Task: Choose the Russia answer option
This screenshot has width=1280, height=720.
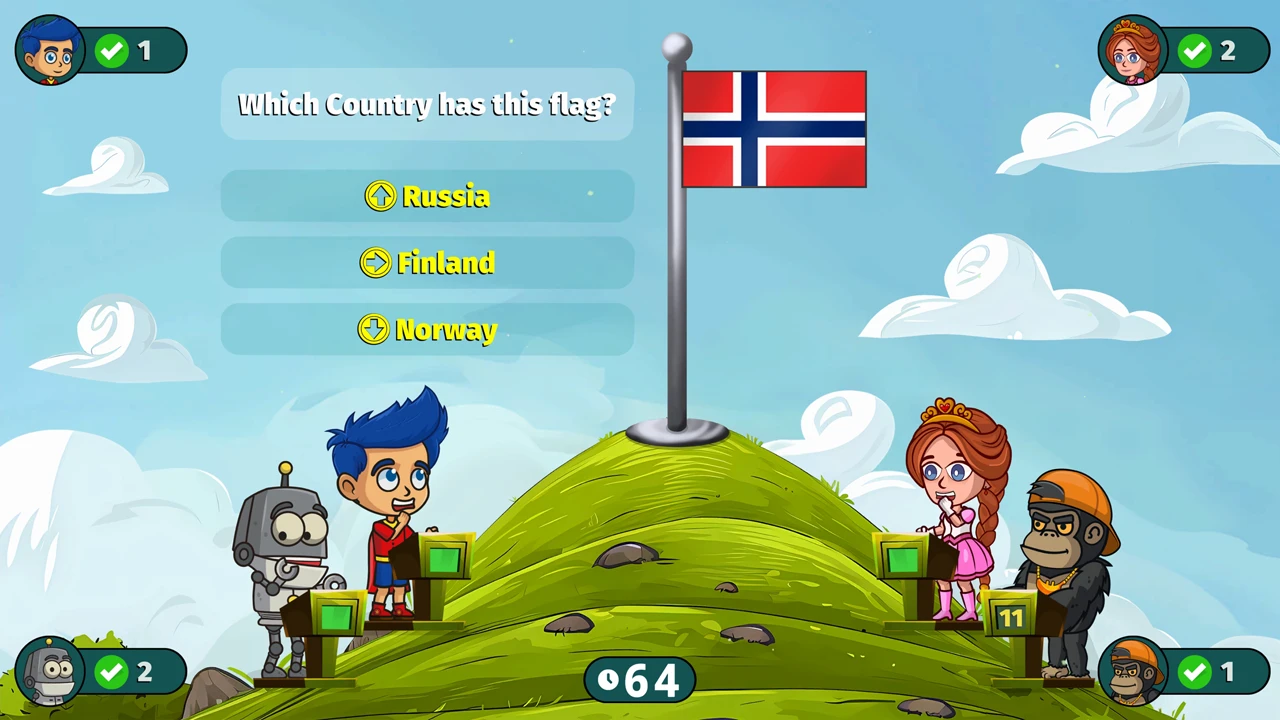Action: click(x=427, y=196)
